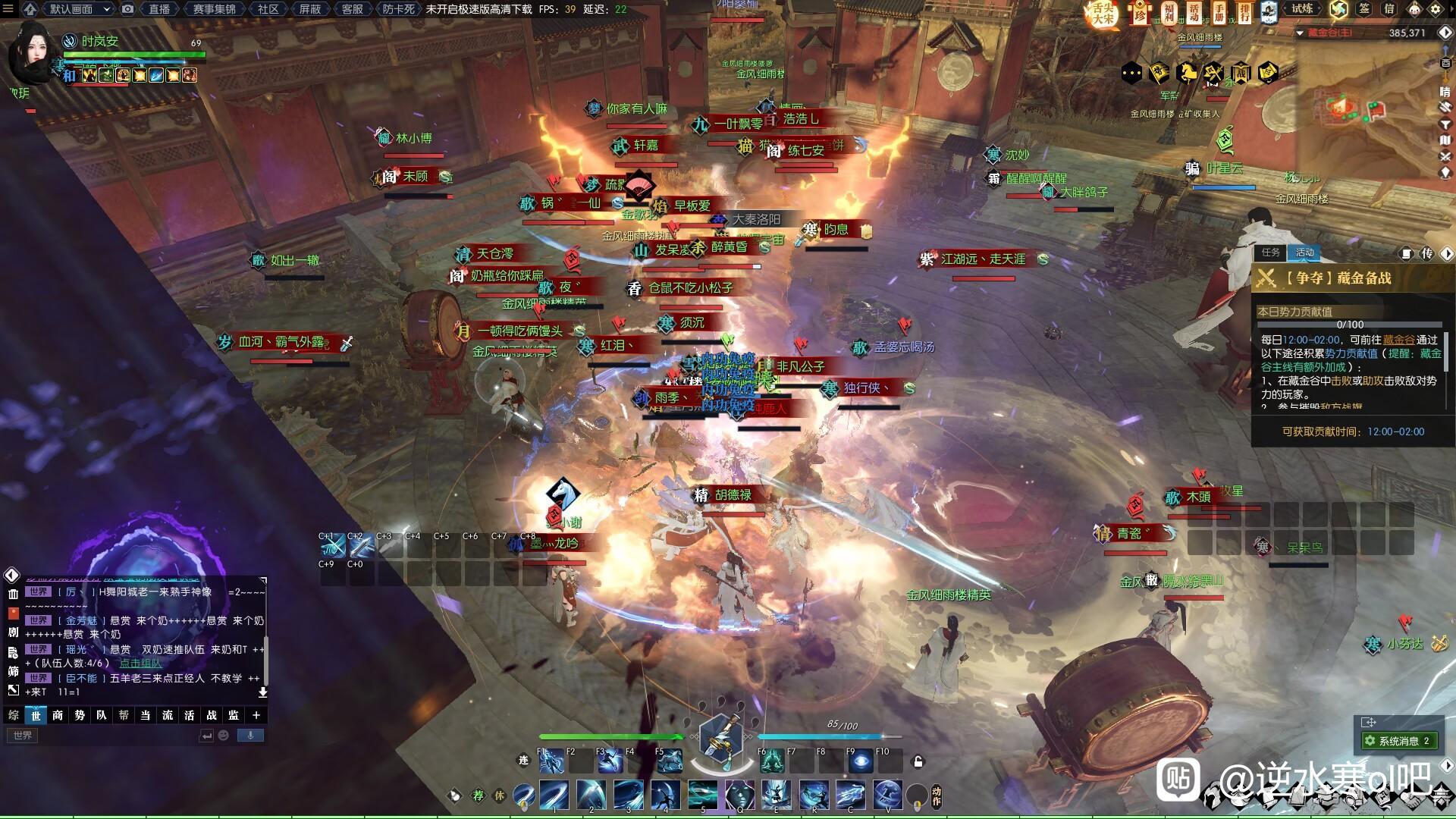Open the emoji picker in chat
1456x819 pixels.
click(224, 735)
